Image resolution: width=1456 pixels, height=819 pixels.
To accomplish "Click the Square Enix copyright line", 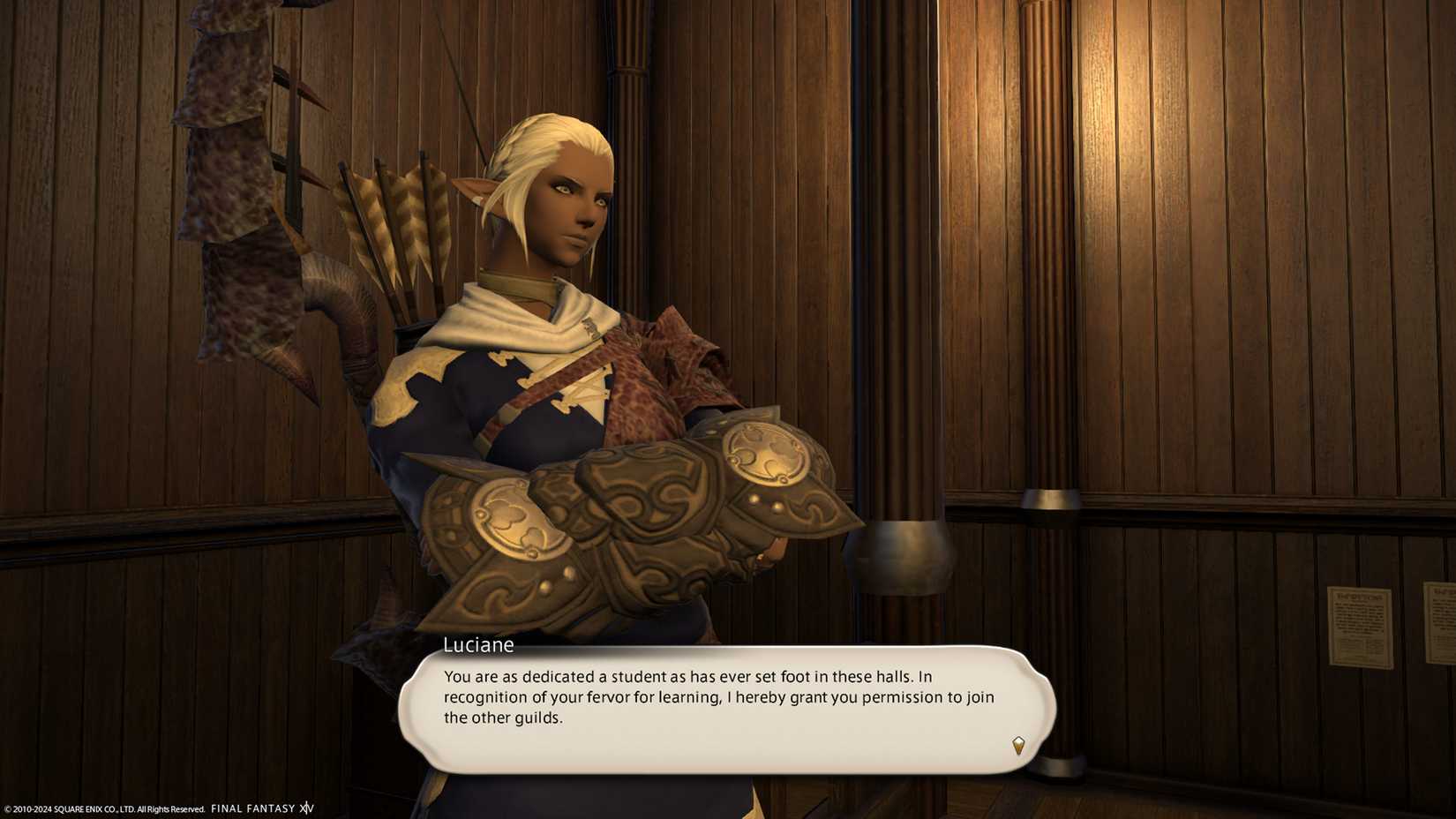I will [101, 808].
